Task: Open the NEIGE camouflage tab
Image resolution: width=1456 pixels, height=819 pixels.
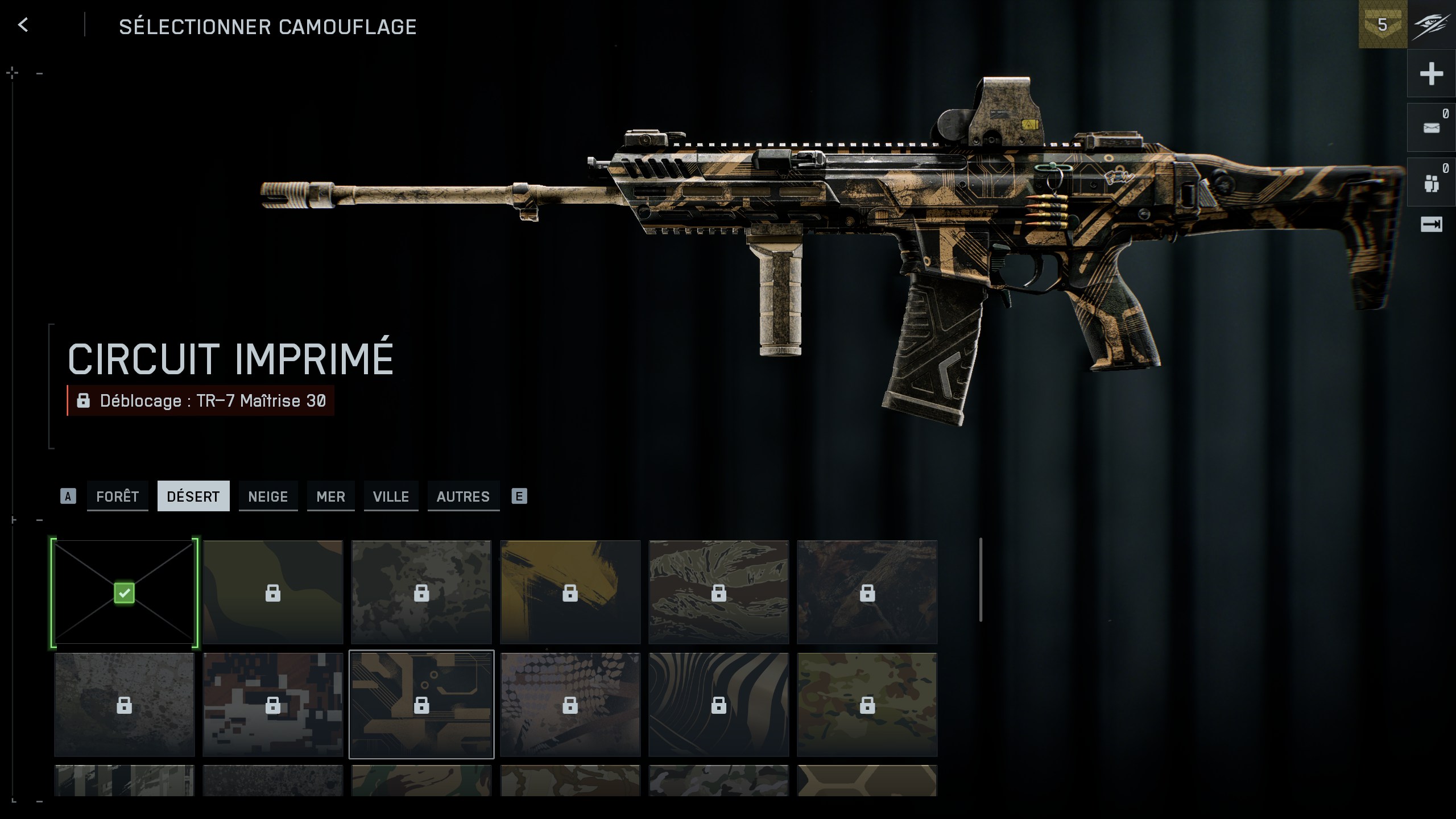Action: (268, 497)
